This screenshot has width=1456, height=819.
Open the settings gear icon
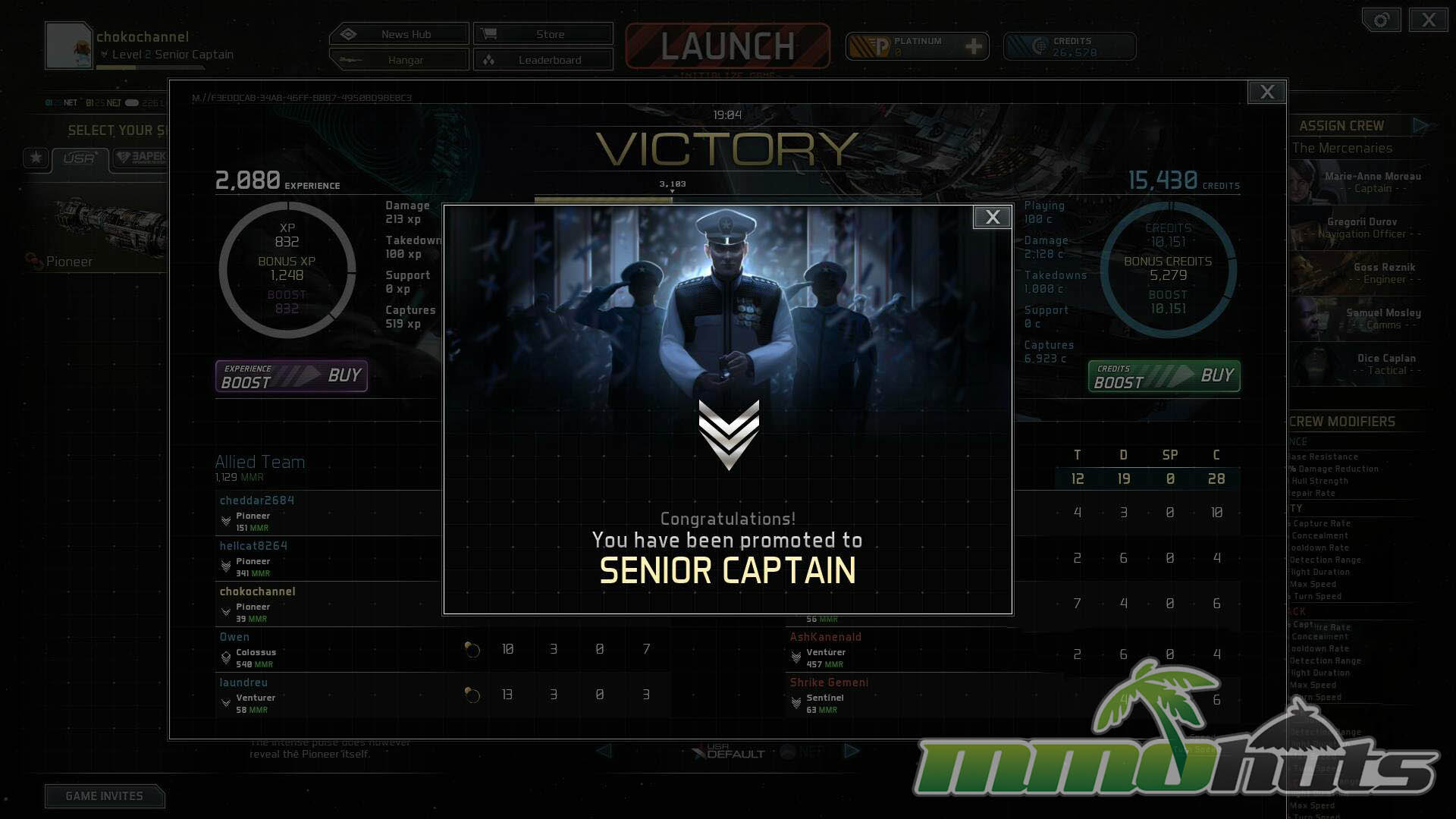[1381, 20]
